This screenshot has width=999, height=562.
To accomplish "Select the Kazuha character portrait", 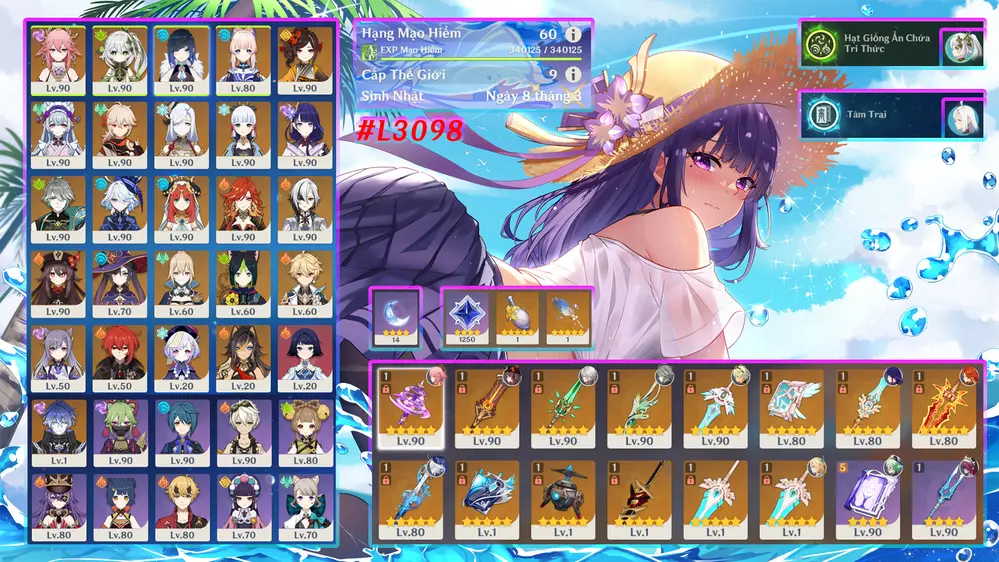I will click(119, 134).
